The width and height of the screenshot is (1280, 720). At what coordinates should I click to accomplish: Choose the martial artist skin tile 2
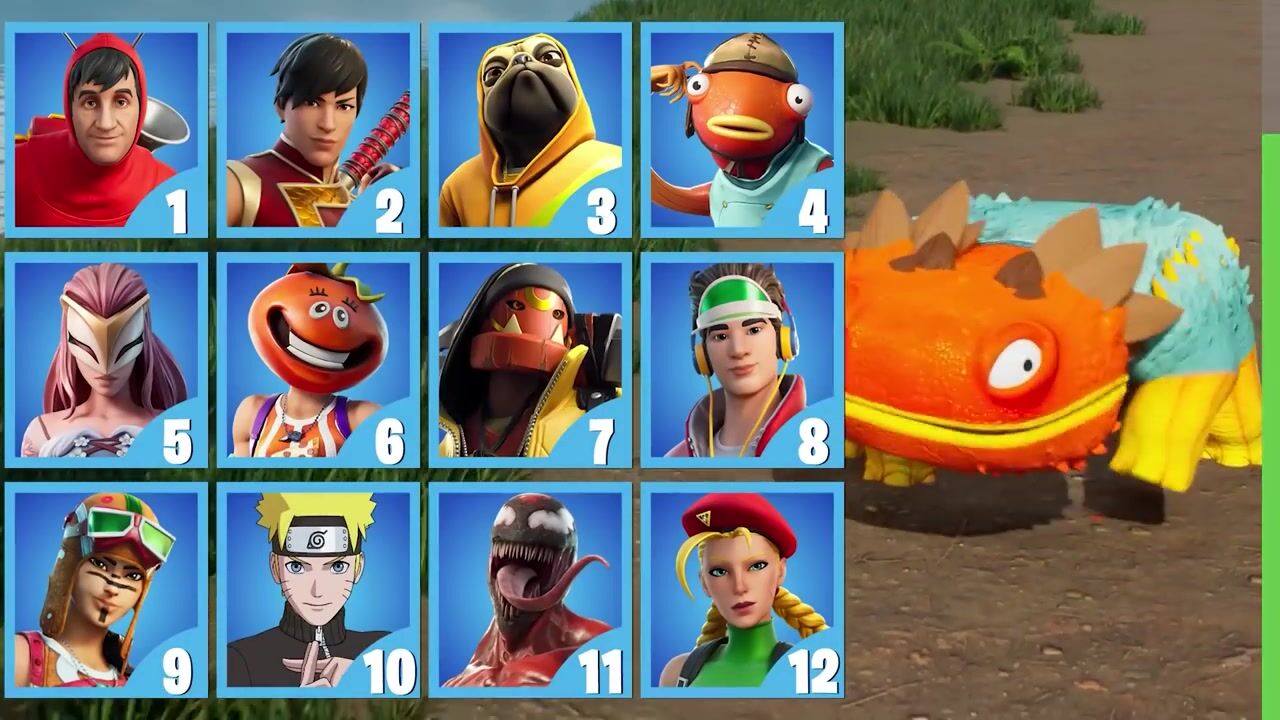tap(318, 130)
